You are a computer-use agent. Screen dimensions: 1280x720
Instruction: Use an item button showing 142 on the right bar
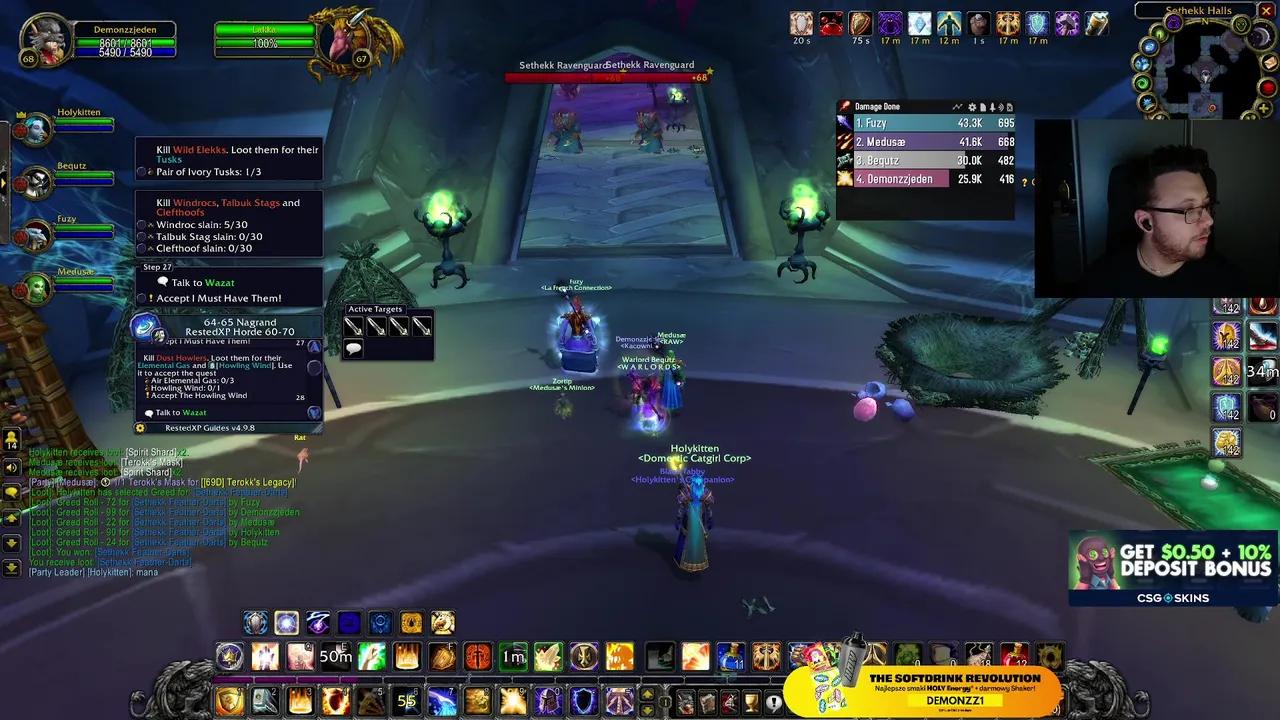pos(1228,334)
